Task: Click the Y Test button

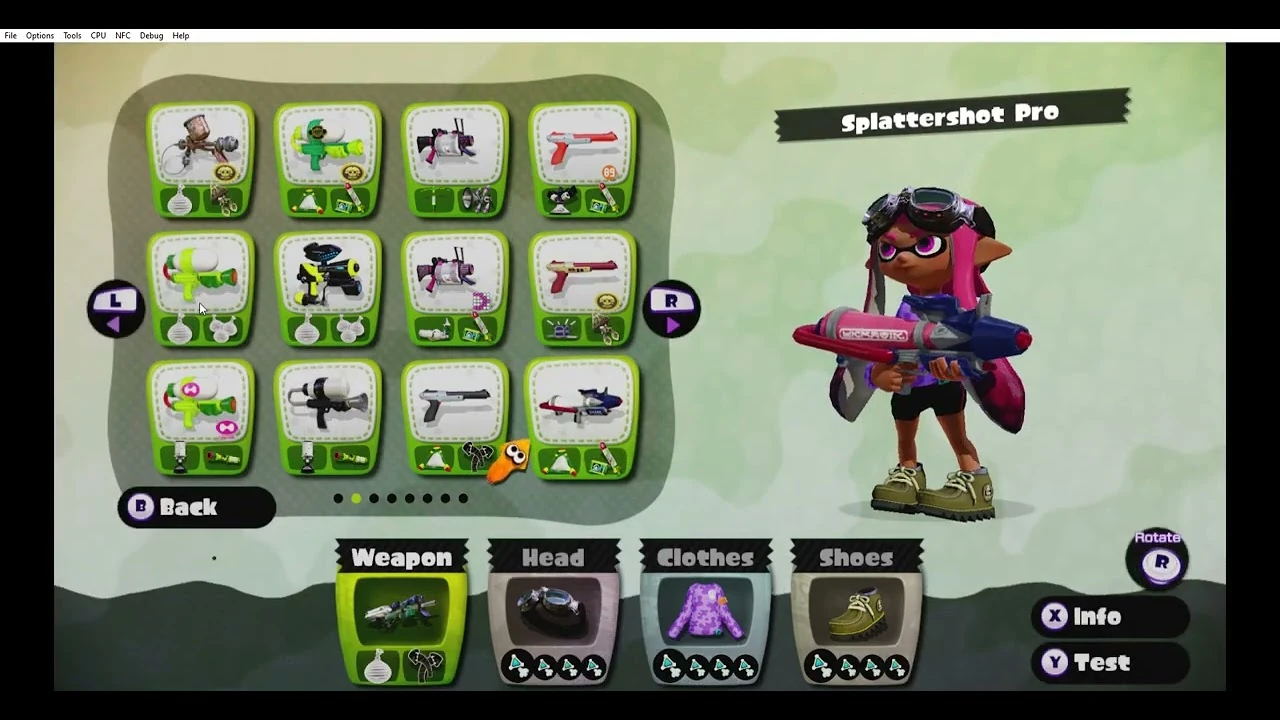Action: (1110, 662)
